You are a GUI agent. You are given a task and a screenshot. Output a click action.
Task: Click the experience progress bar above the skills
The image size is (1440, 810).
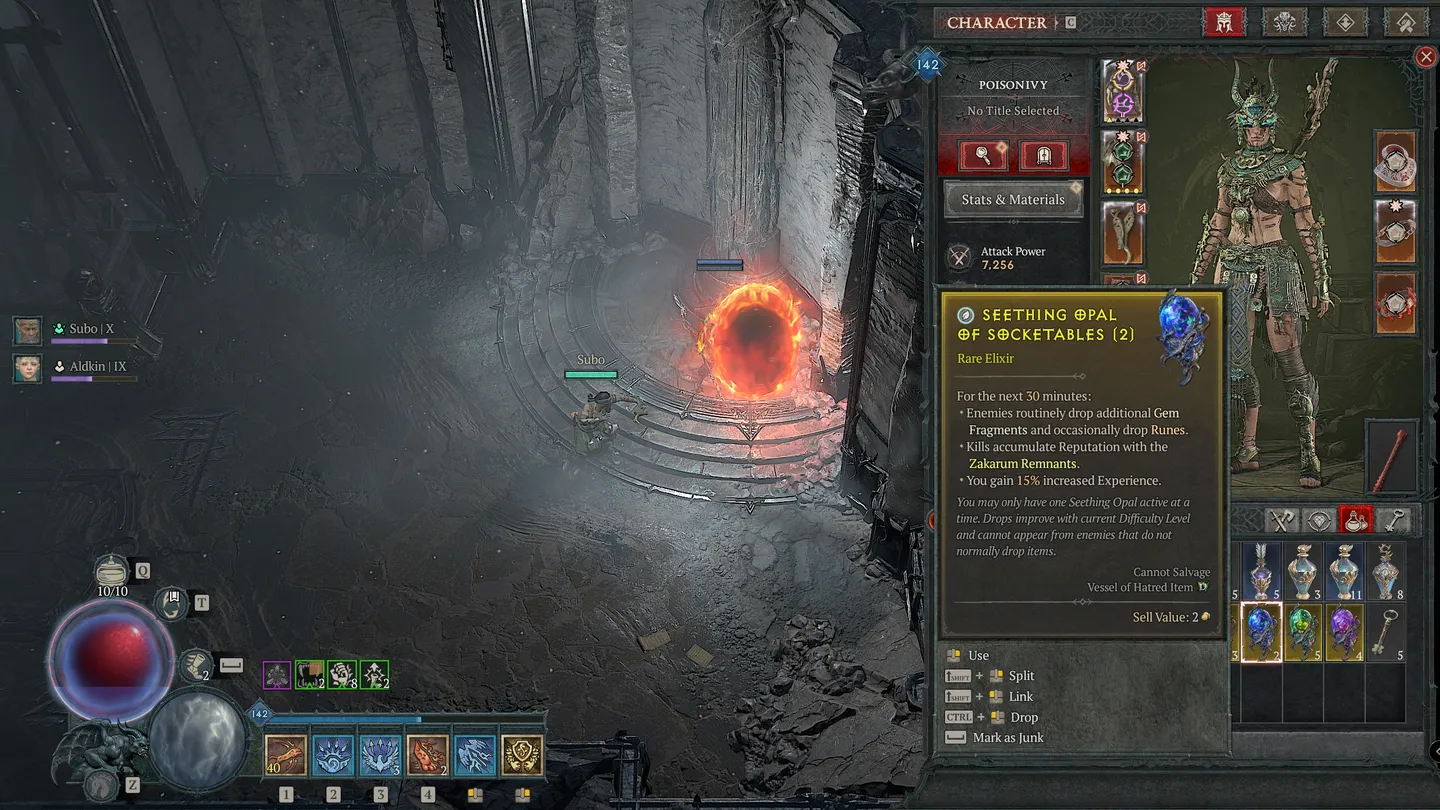pos(400,717)
